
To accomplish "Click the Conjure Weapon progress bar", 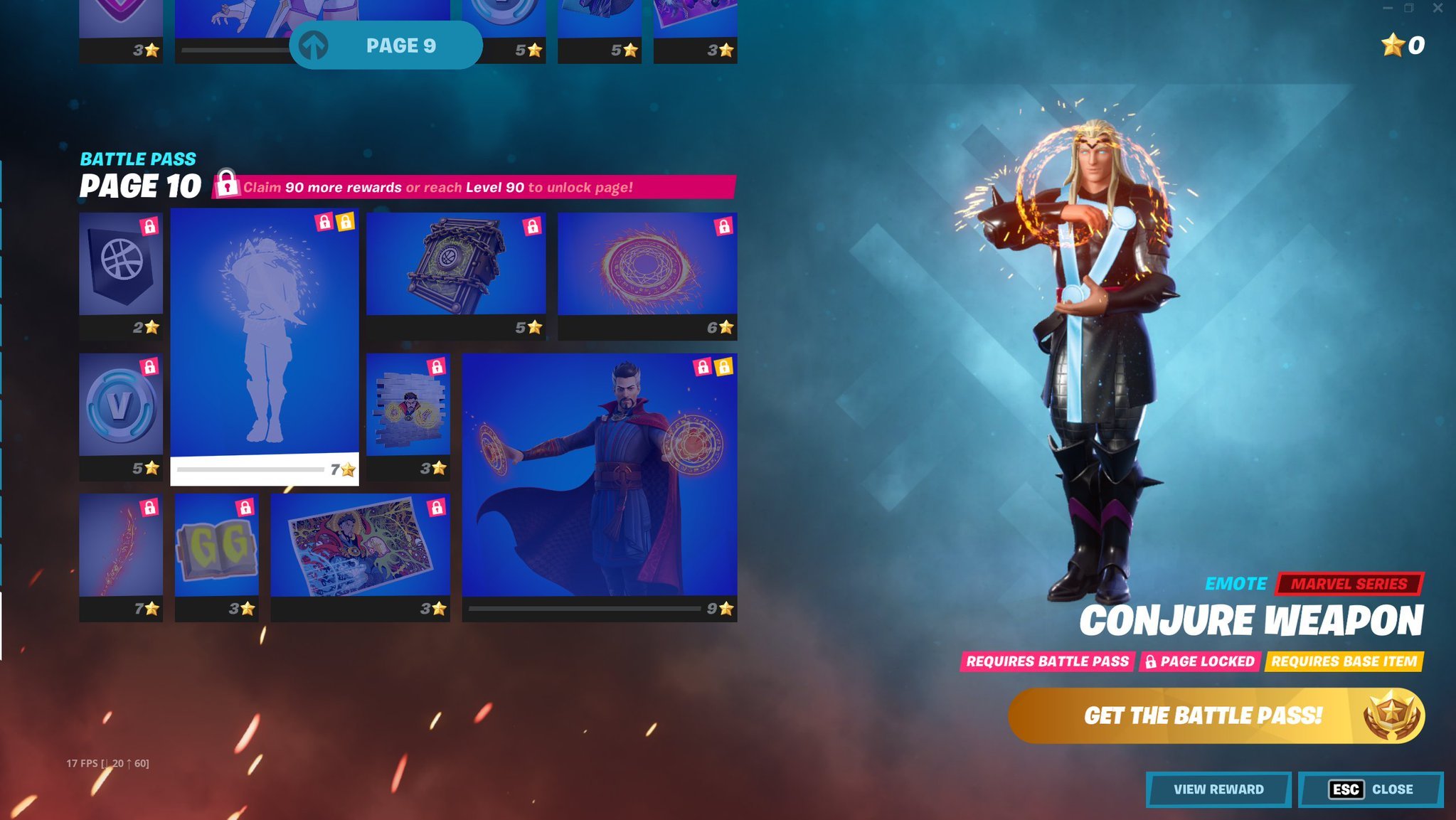I will [x=249, y=469].
